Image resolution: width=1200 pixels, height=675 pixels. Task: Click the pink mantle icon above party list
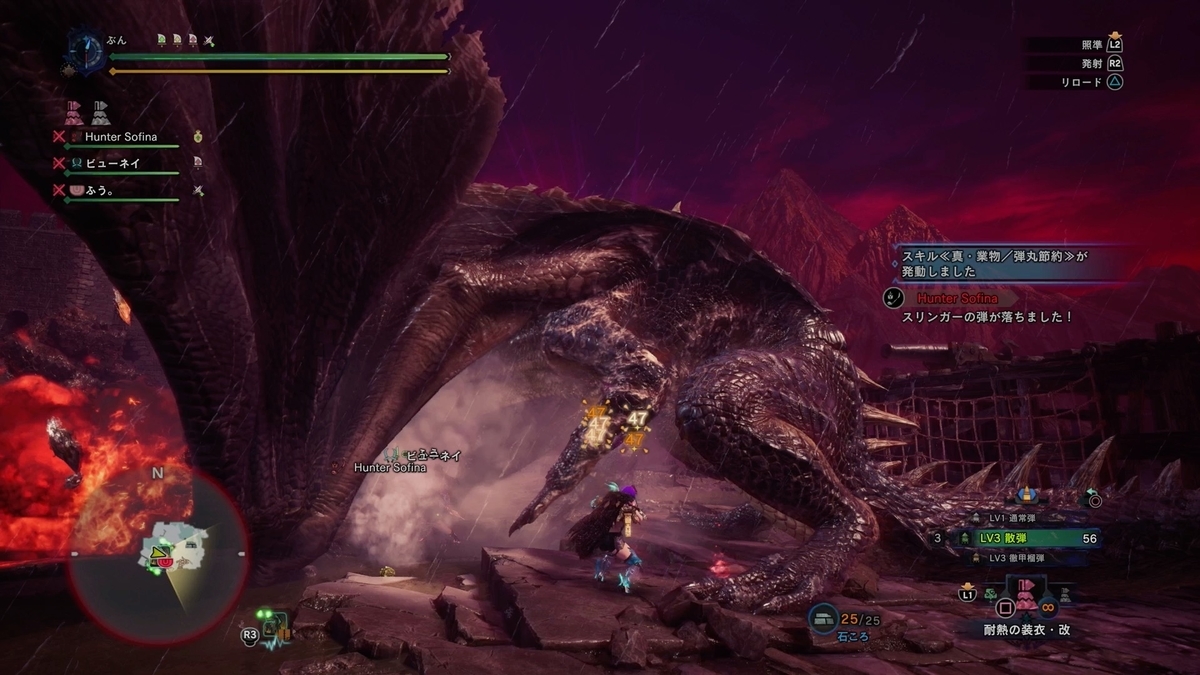coord(73,111)
